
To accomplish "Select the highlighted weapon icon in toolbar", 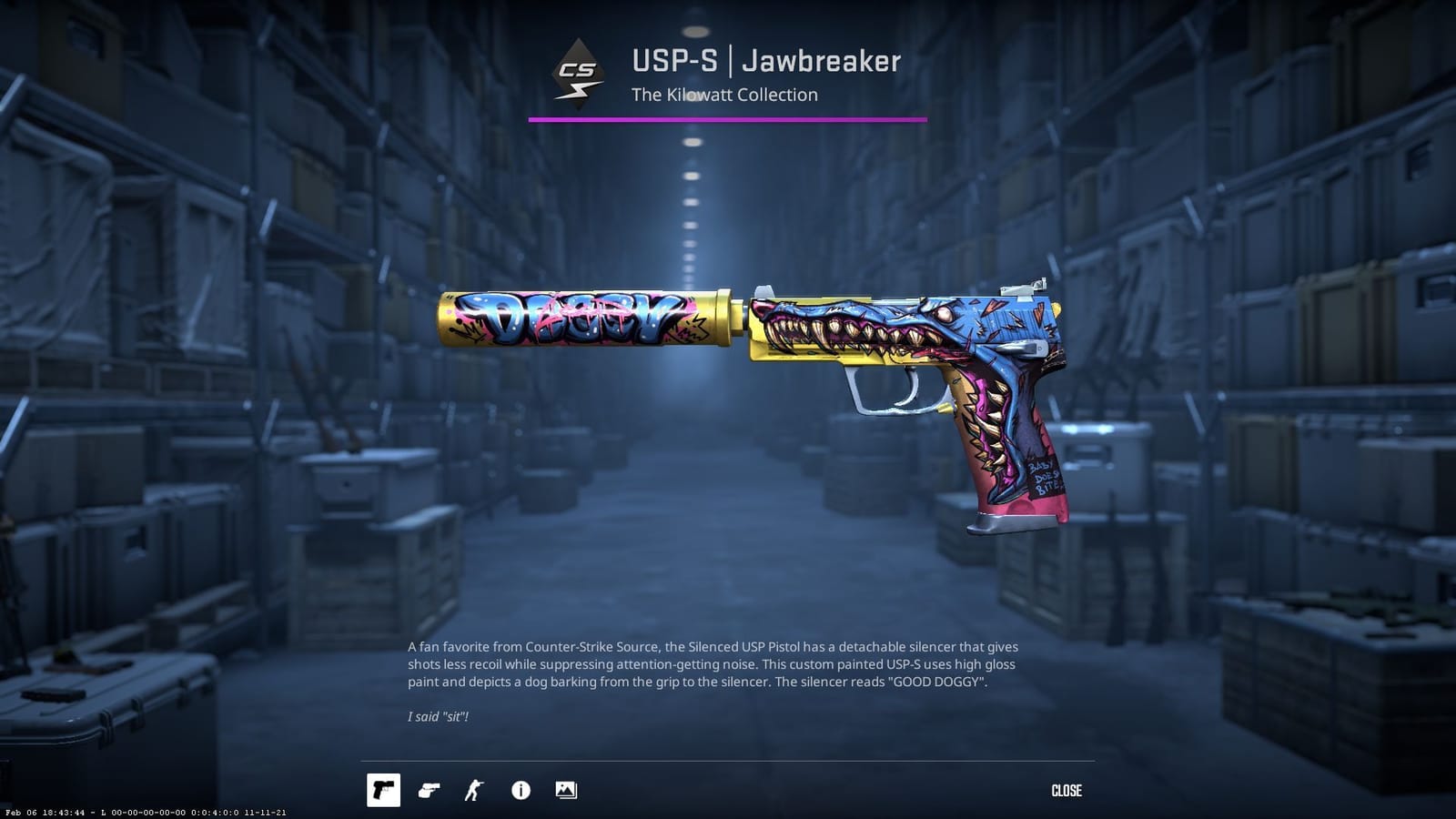I will (385, 791).
